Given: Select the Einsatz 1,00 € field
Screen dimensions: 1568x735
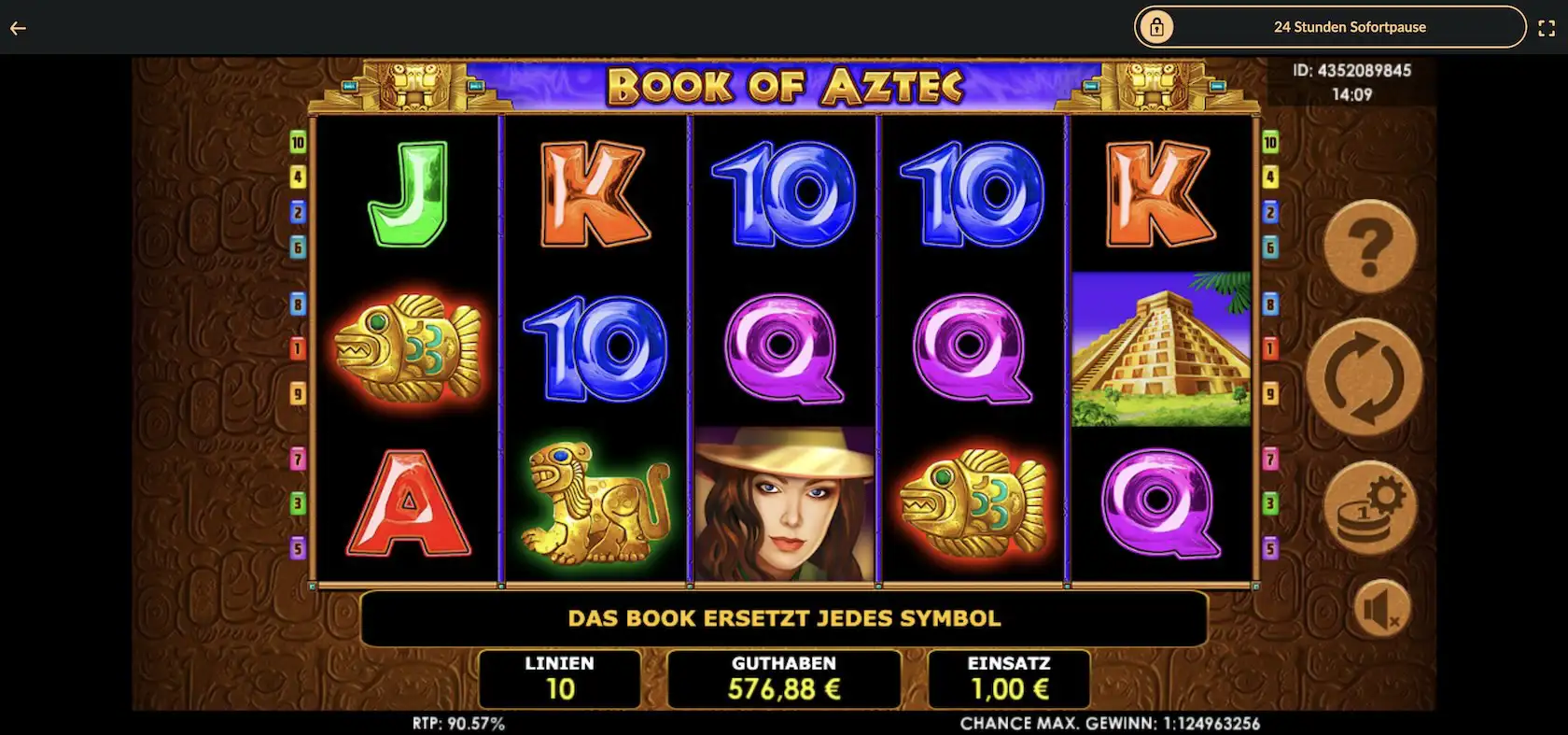Looking at the screenshot, I should click(1009, 679).
